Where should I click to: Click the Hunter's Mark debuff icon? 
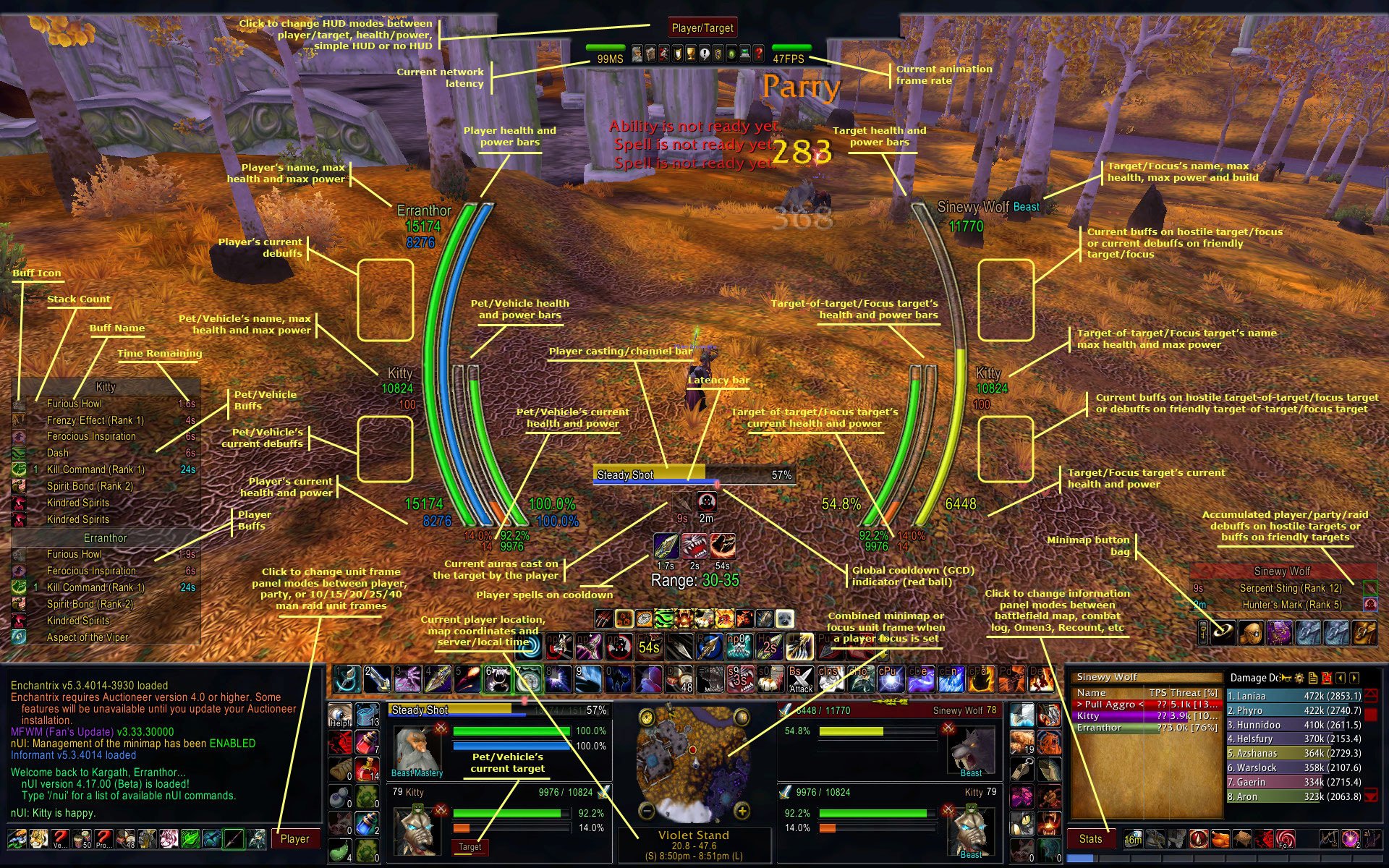click(1370, 605)
